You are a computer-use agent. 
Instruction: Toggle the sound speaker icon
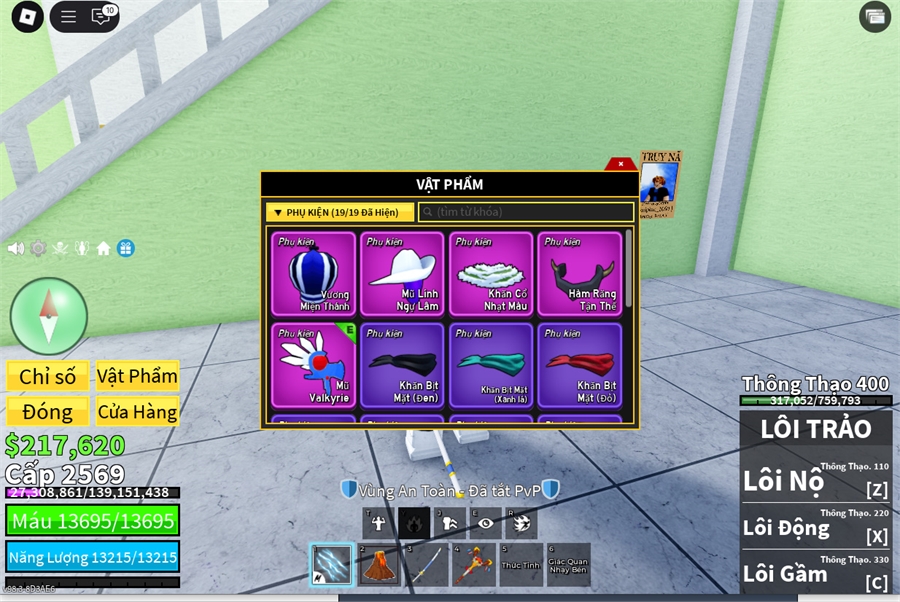(16, 248)
